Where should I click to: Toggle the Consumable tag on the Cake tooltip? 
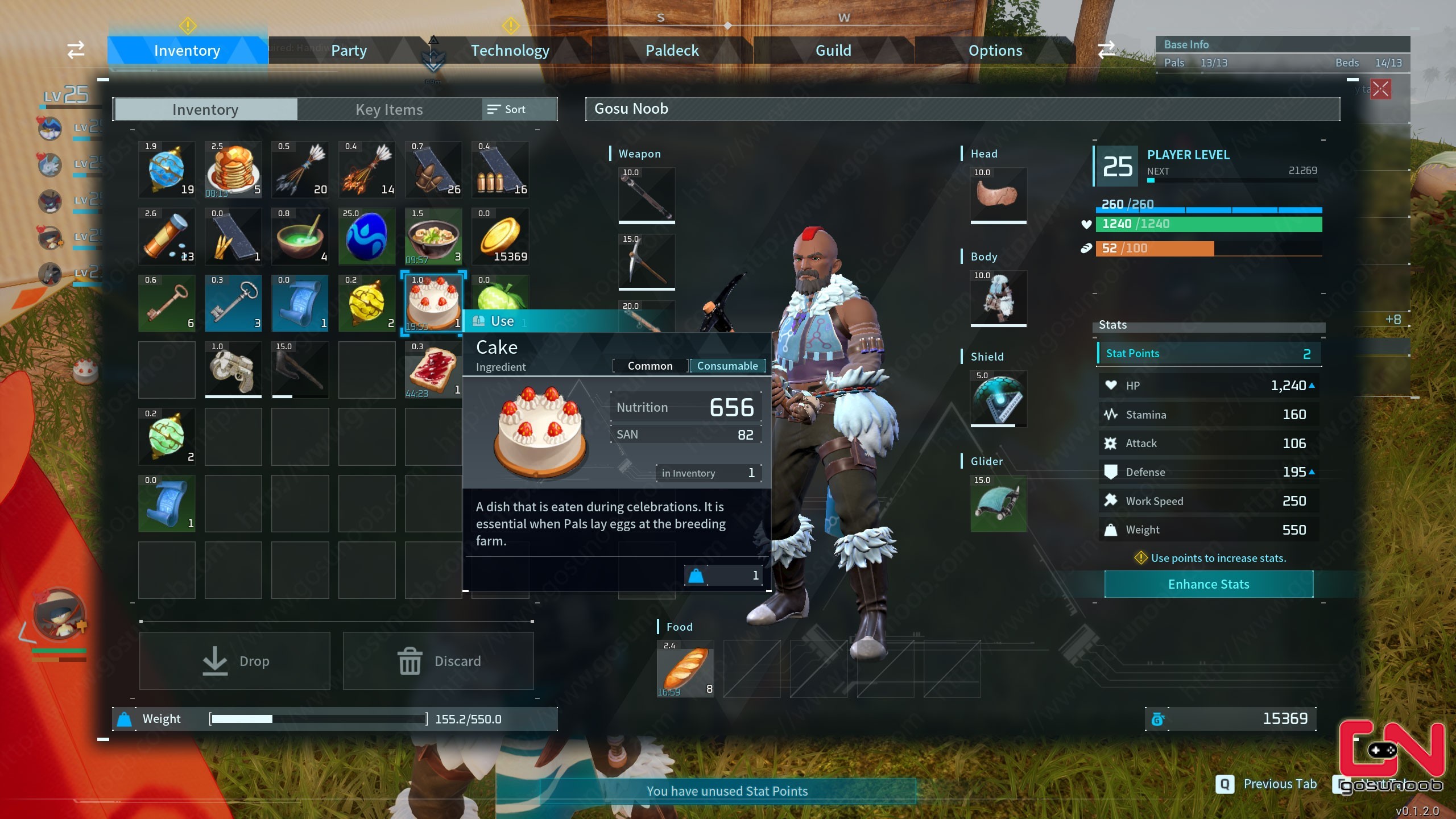click(x=728, y=366)
